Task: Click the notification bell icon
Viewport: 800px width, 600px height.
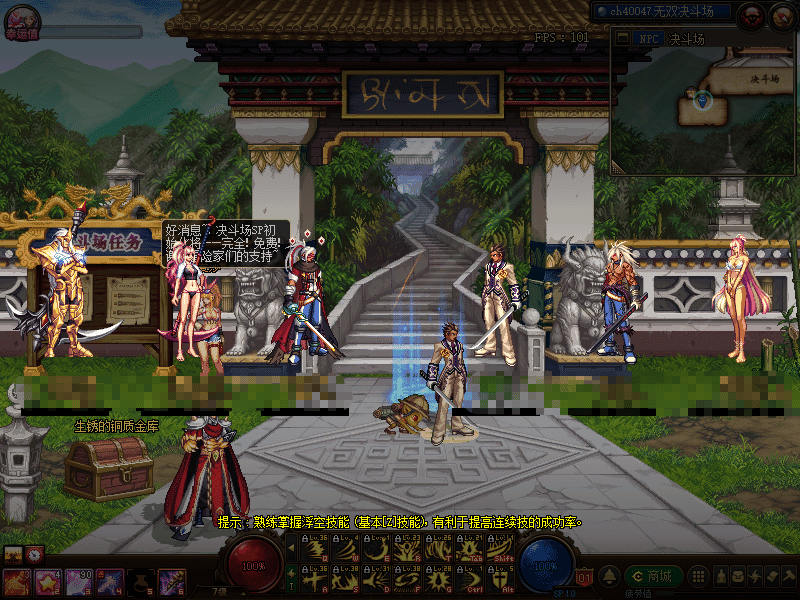Action: coord(608,577)
